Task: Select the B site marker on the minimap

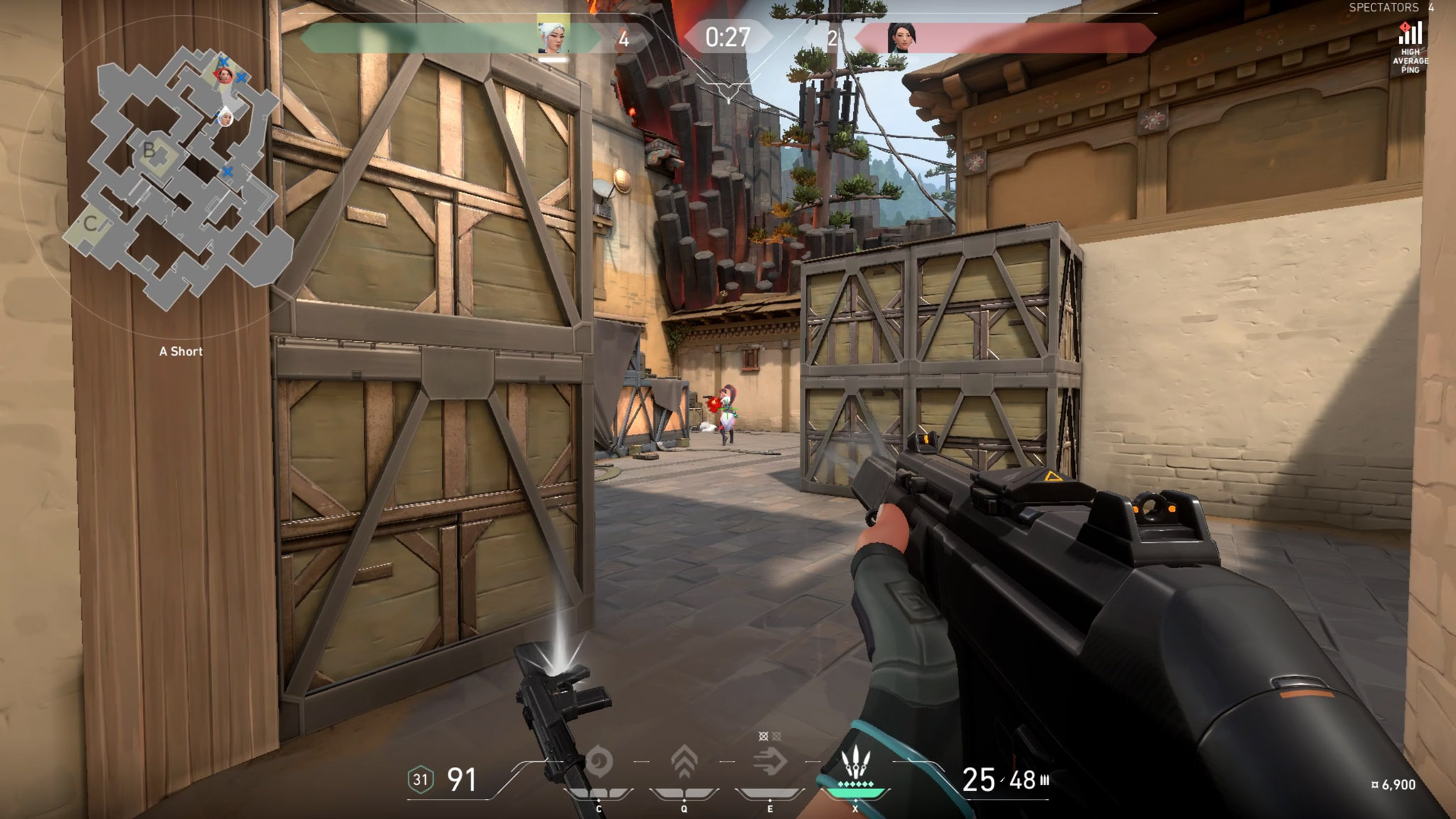Action: [149, 150]
